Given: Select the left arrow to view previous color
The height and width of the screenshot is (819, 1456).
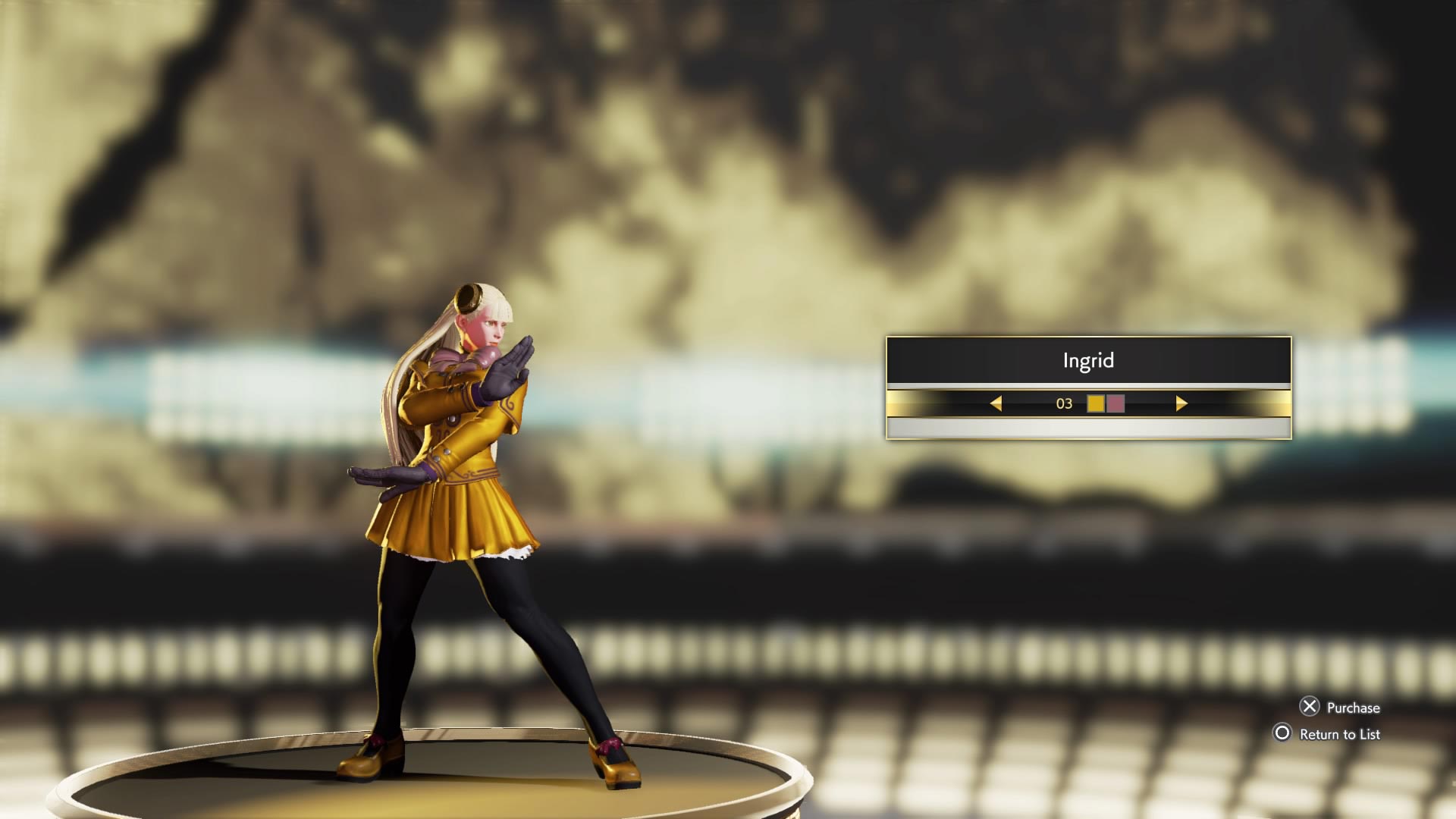Looking at the screenshot, I should (998, 404).
